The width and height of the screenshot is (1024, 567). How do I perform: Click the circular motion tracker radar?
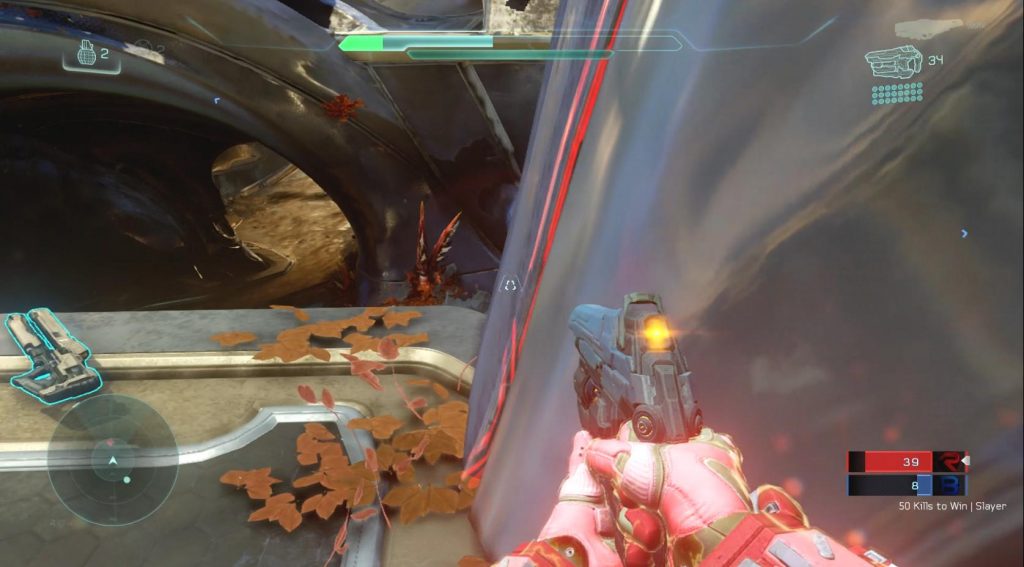coord(113,460)
